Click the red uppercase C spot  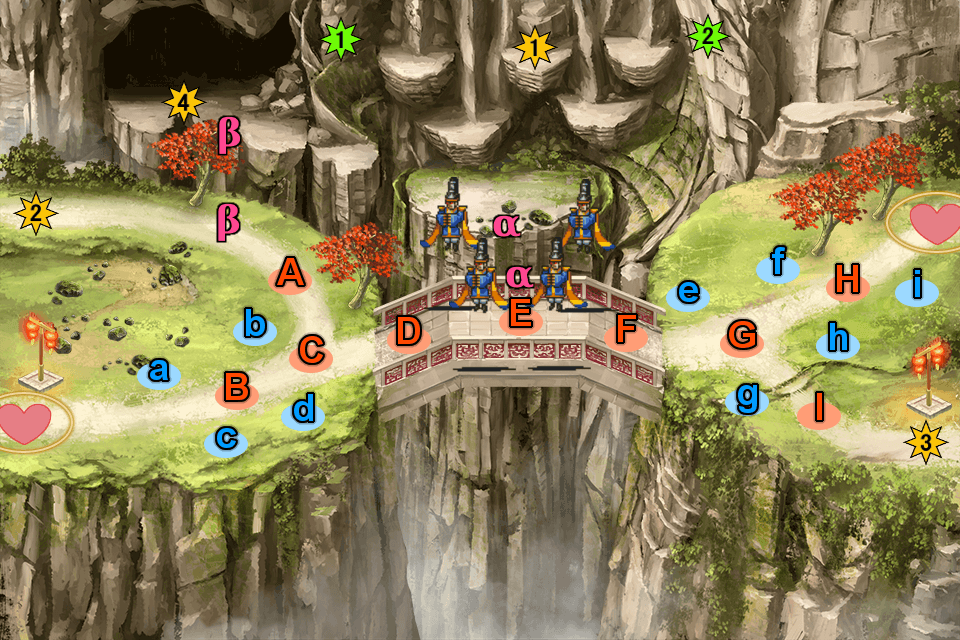click(312, 351)
